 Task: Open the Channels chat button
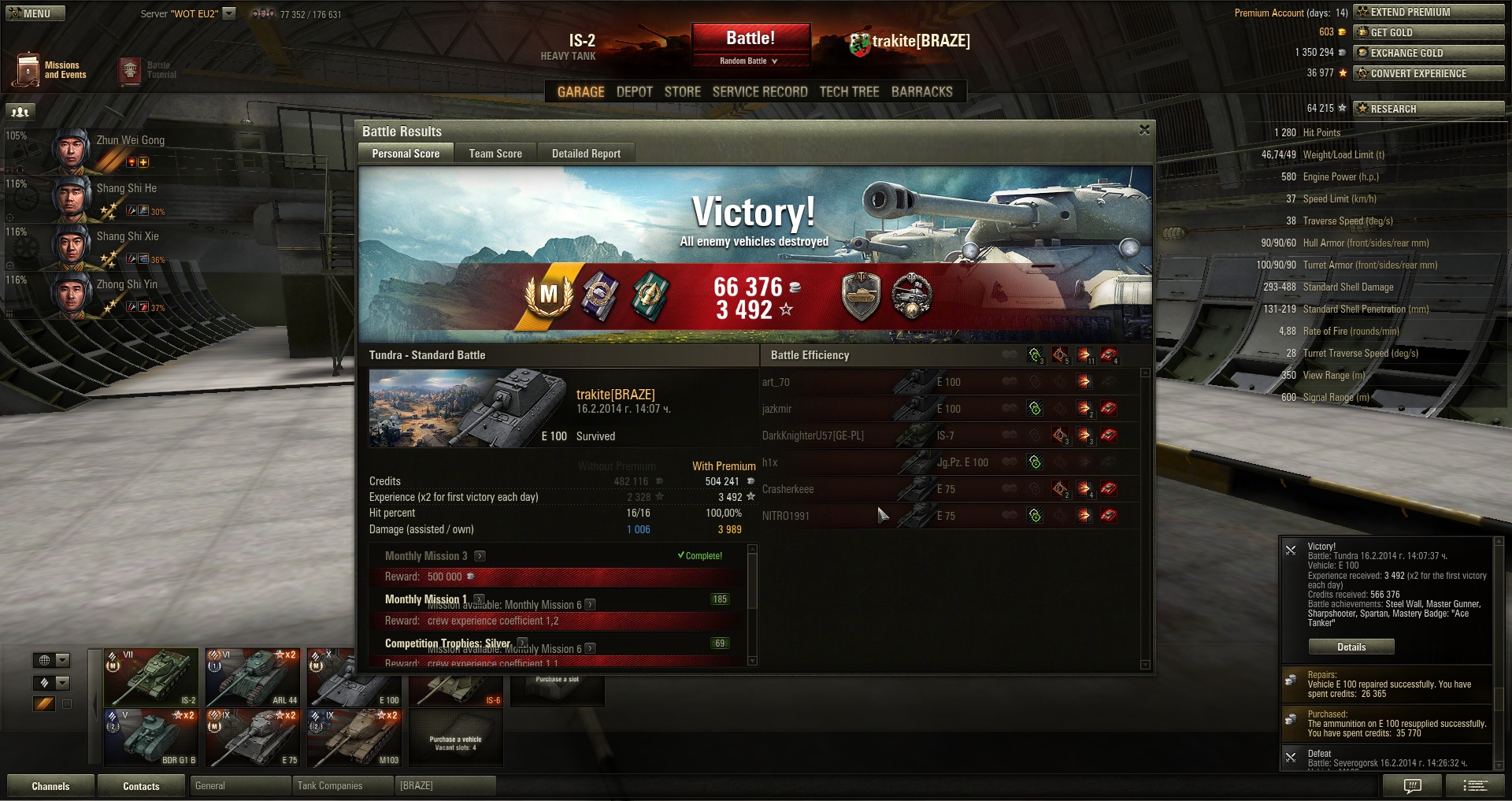50,786
